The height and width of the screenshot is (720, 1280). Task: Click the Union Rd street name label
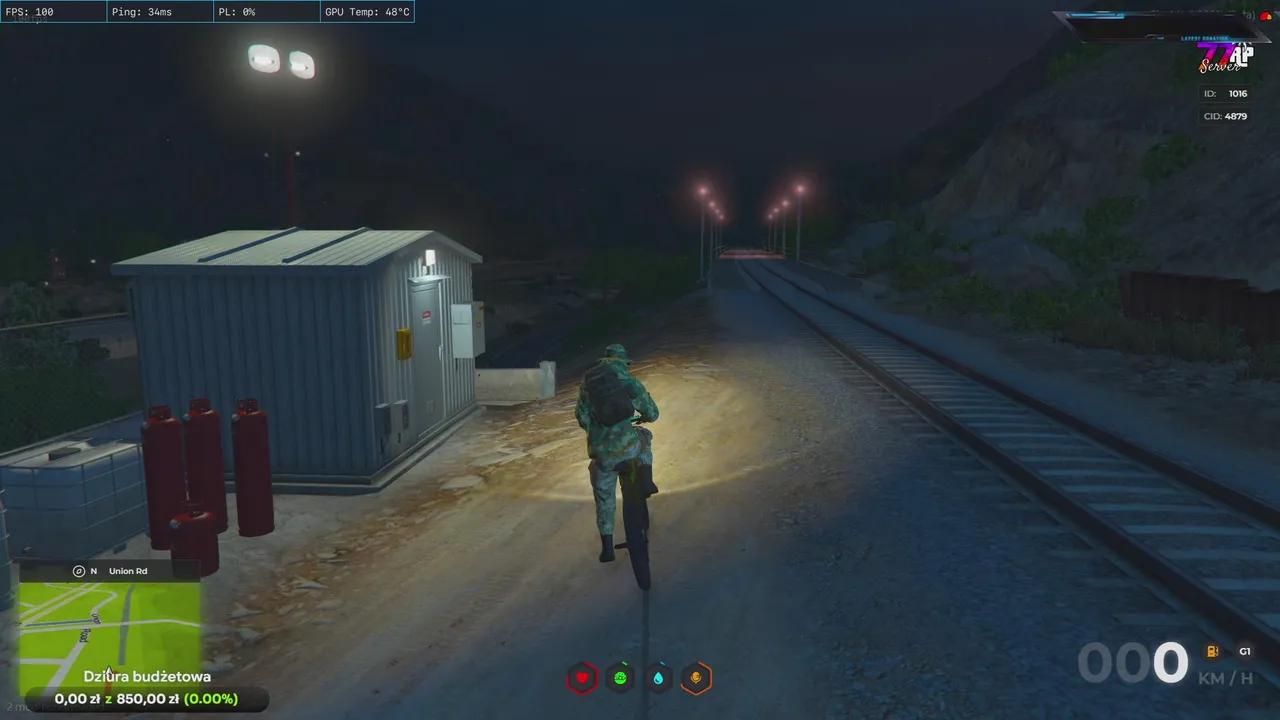(128, 570)
